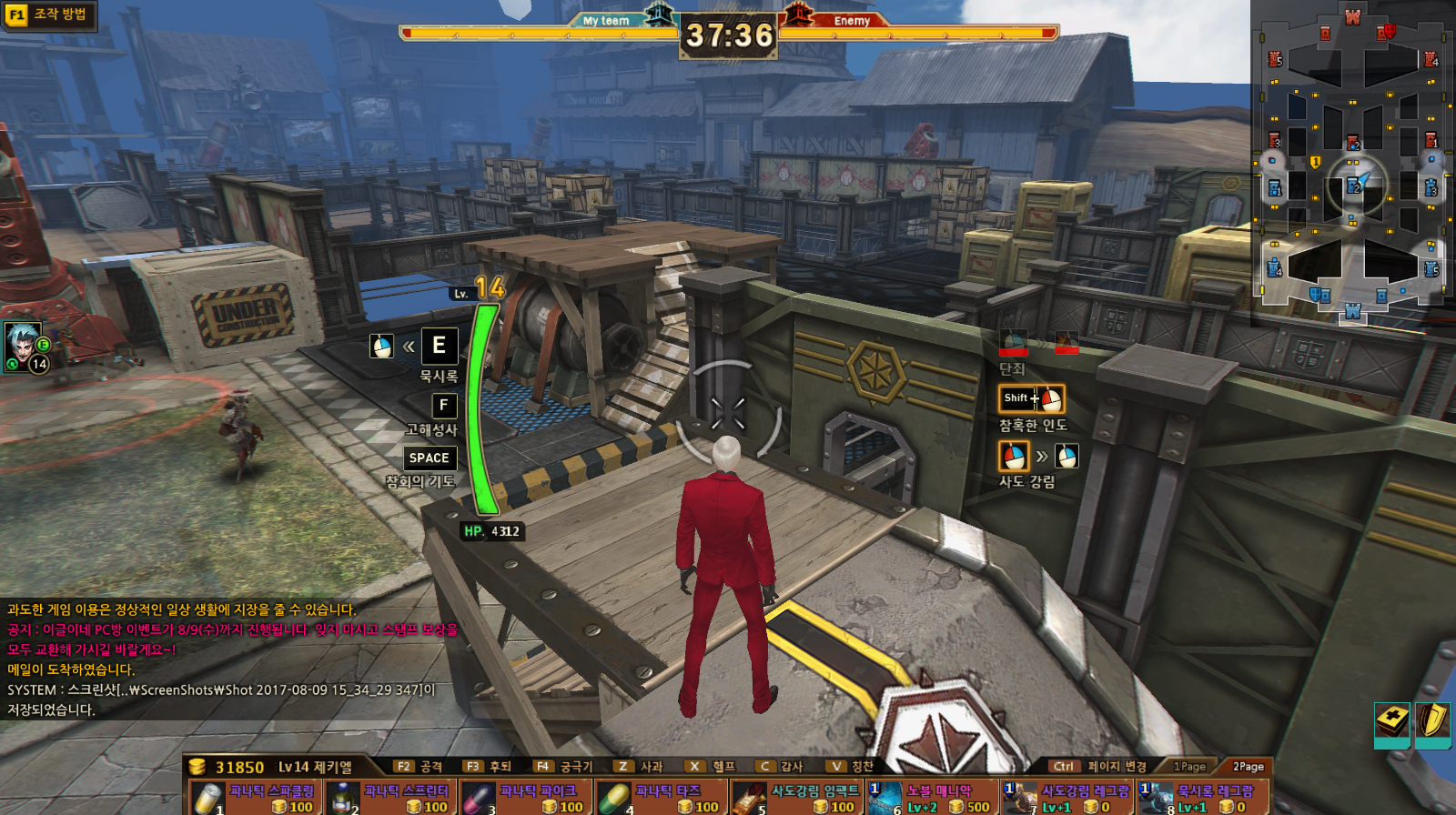The image size is (1456, 815).
Task: Click the blue allied headquarters castle on minimap
Action: (1352, 312)
